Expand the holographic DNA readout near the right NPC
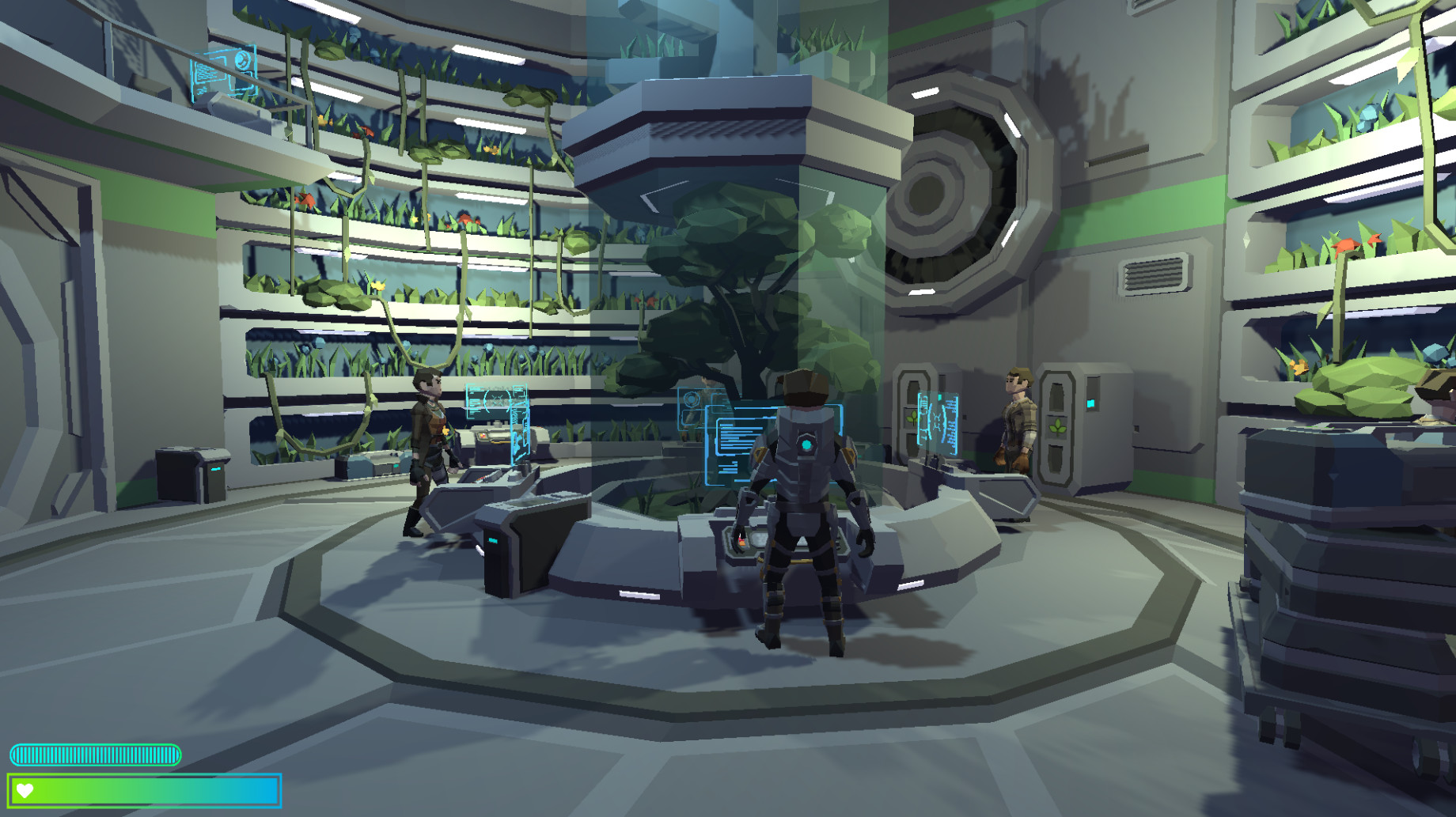Image resolution: width=1456 pixels, height=817 pixels. tap(938, 422)
